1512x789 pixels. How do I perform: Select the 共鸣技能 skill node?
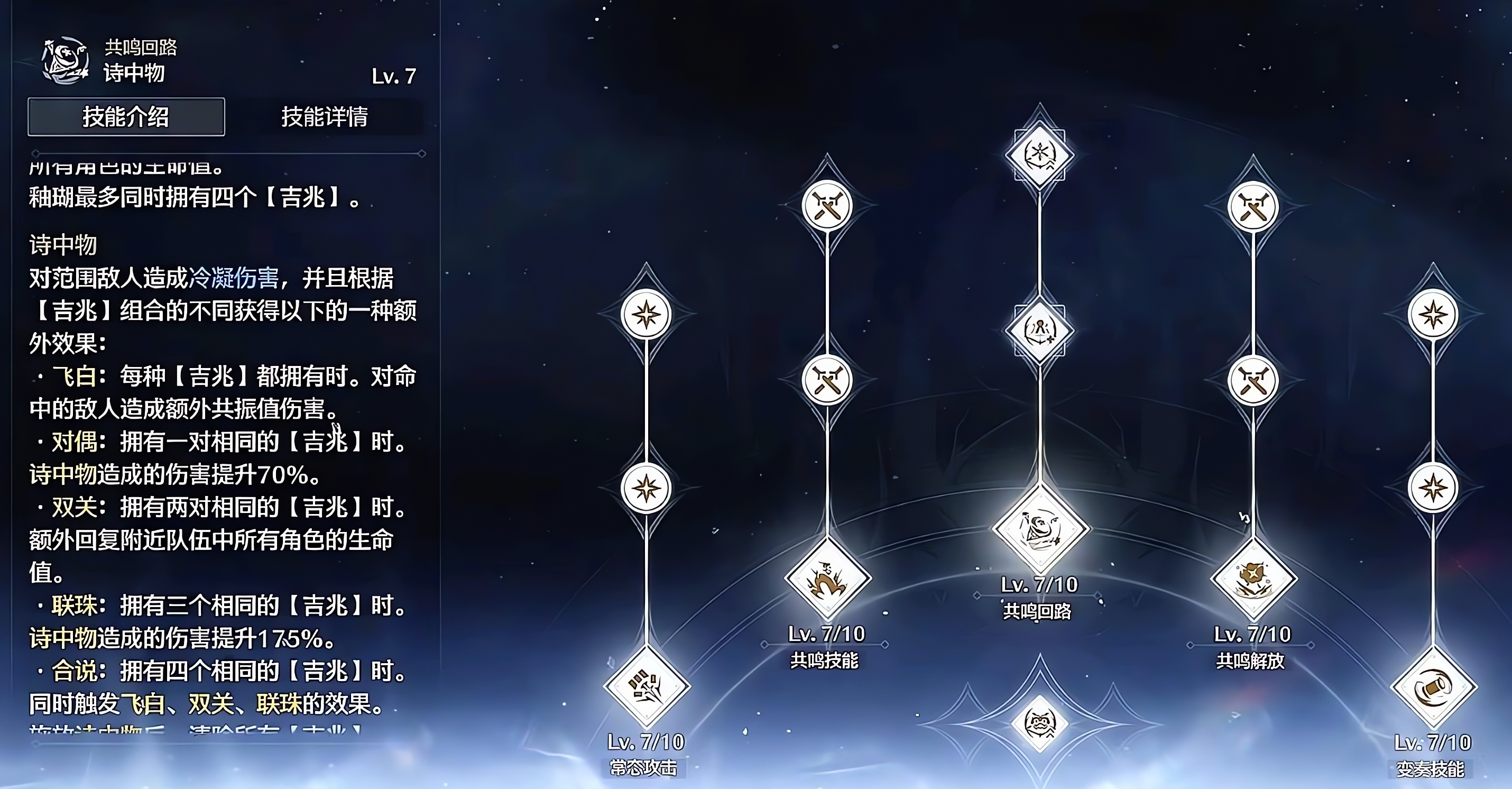(827, 579)
